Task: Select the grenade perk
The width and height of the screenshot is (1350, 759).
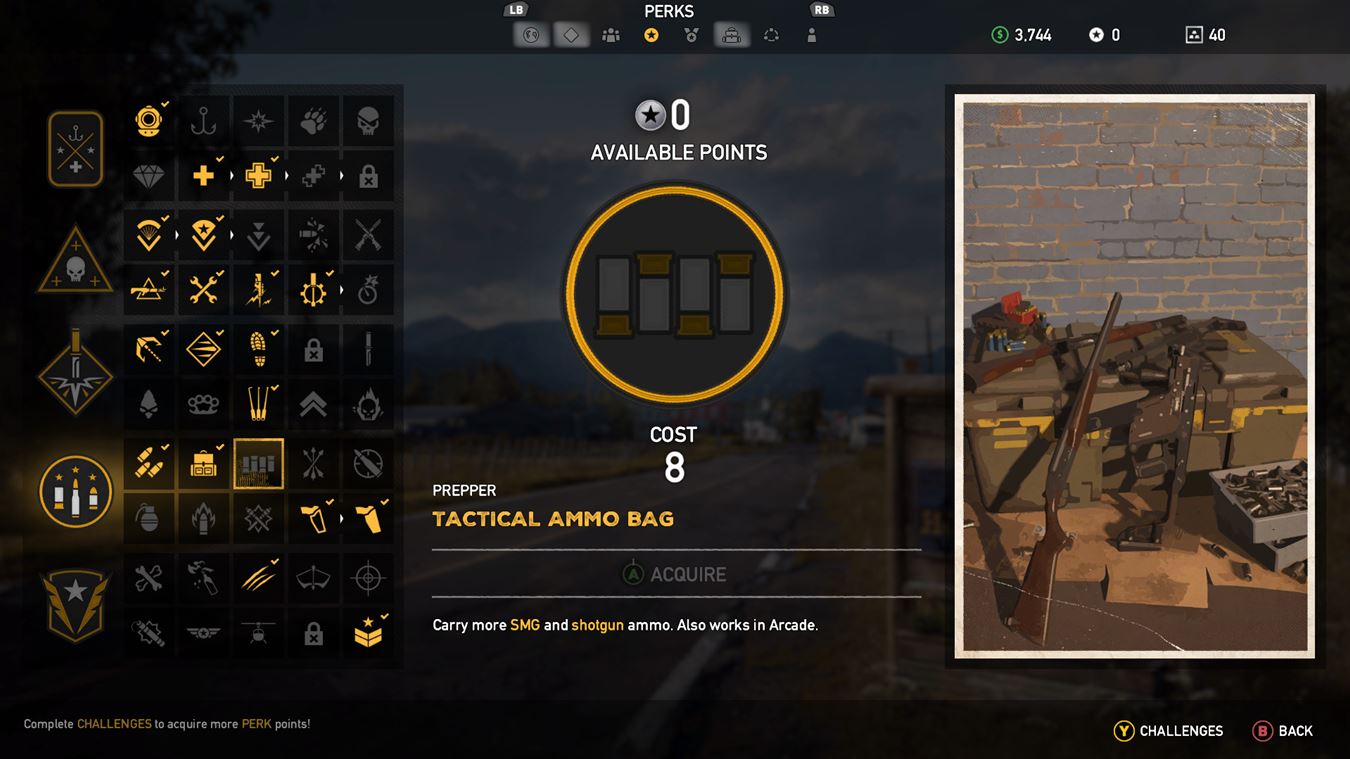Action: 149,519
